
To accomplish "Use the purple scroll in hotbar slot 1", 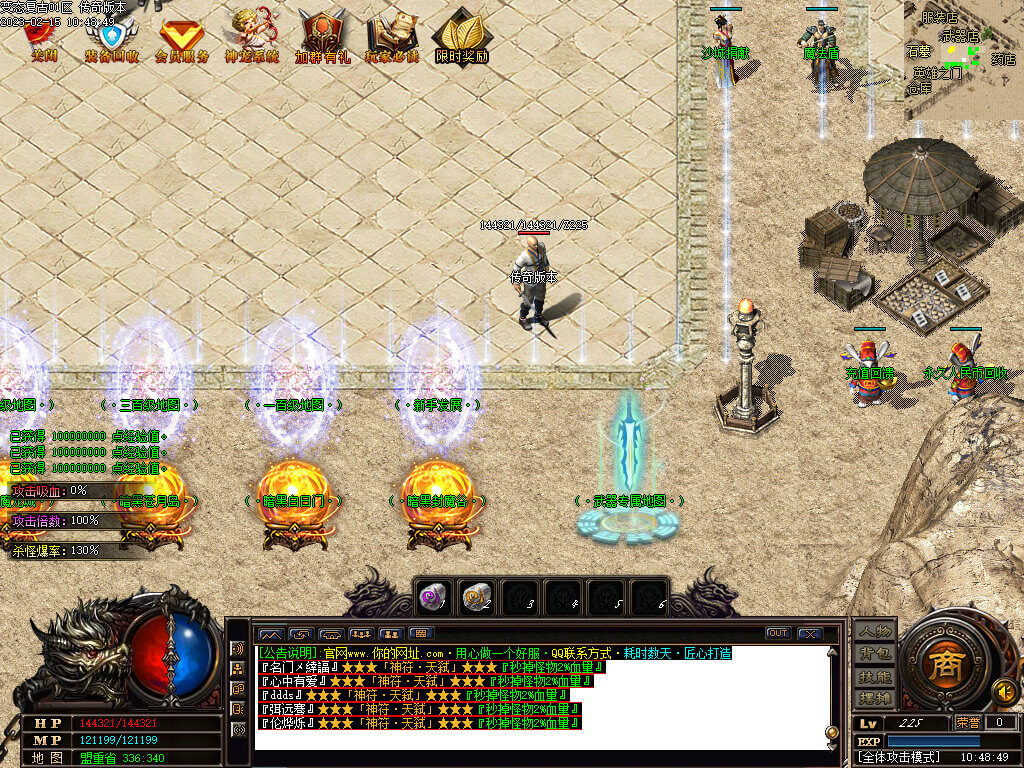I will pos(432,597).
